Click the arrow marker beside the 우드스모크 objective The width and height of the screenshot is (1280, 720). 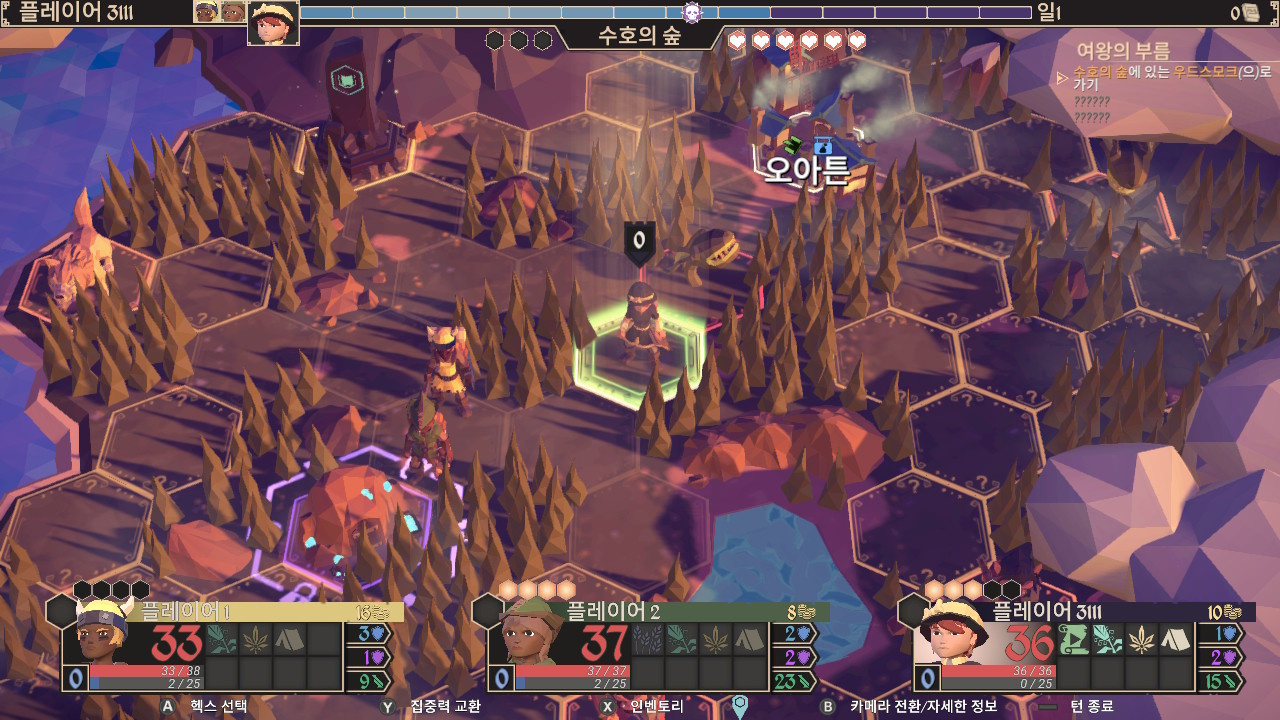[x=1060, y=78]
